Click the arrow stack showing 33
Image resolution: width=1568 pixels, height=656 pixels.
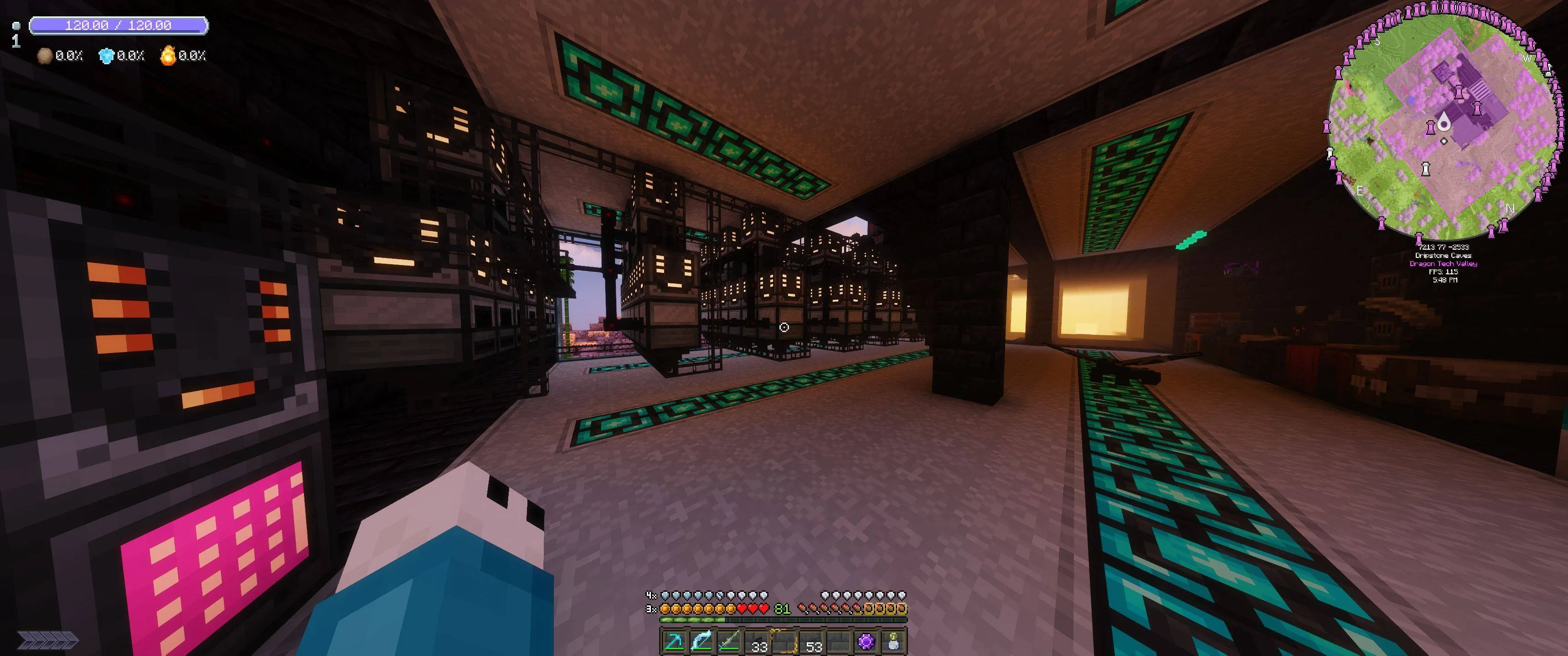[759, 642]
